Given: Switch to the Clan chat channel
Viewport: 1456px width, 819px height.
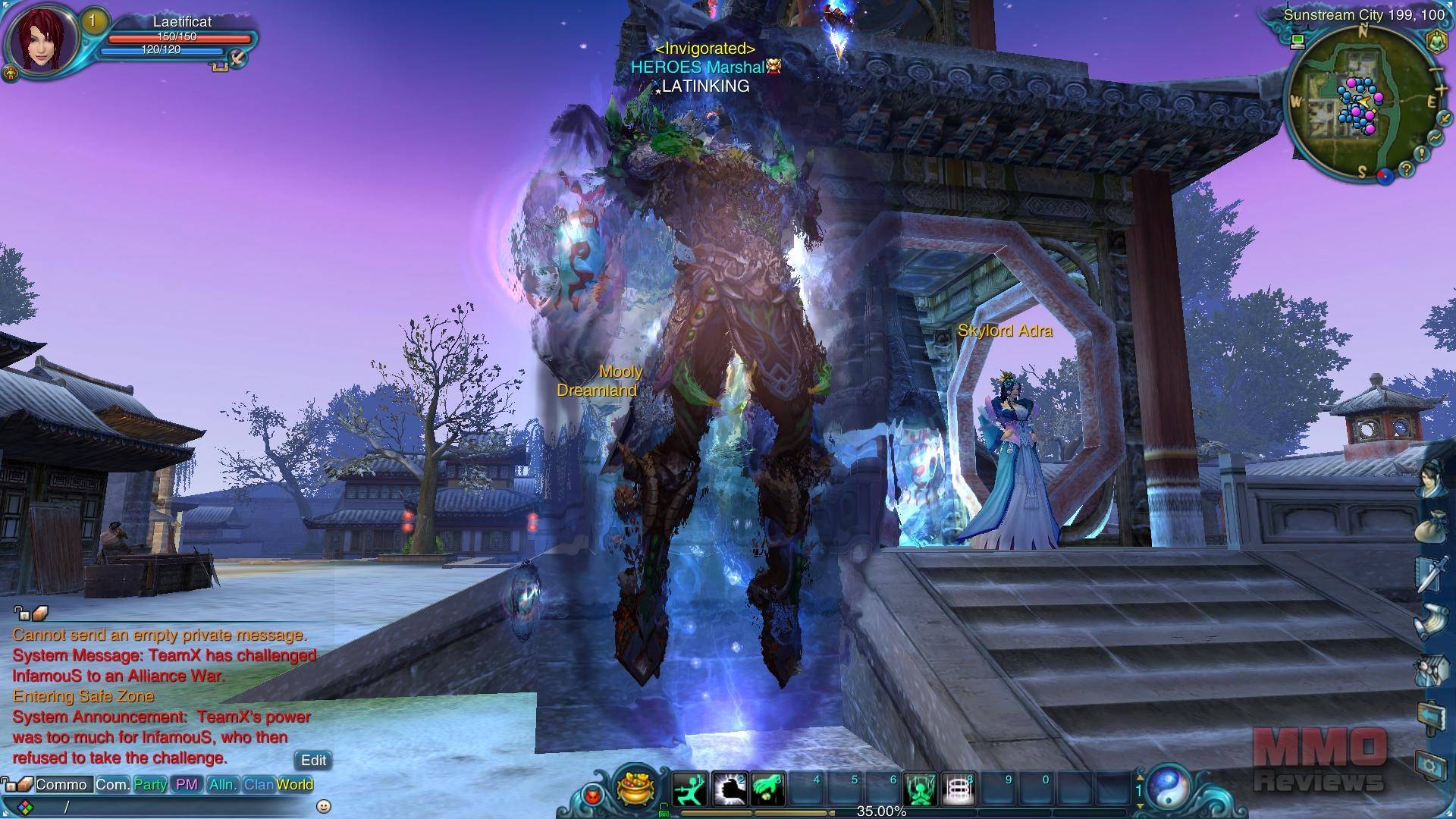Looking at the screenshot, I should 258,785.
